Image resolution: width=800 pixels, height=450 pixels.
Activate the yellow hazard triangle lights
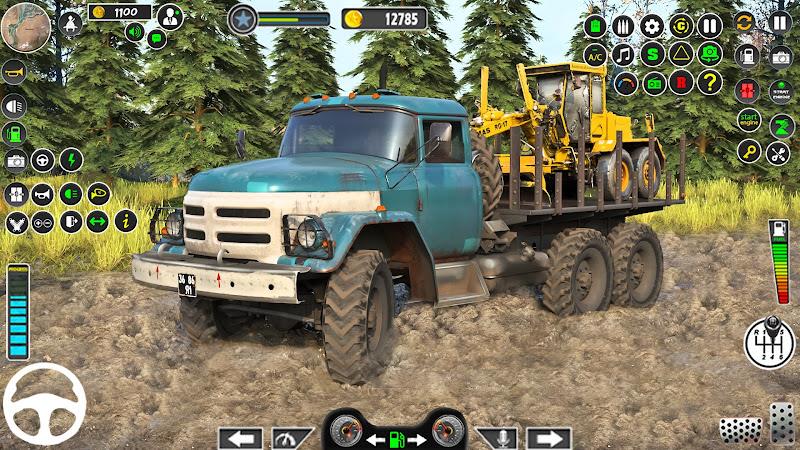pyautogui.click(x=680, y=54)
